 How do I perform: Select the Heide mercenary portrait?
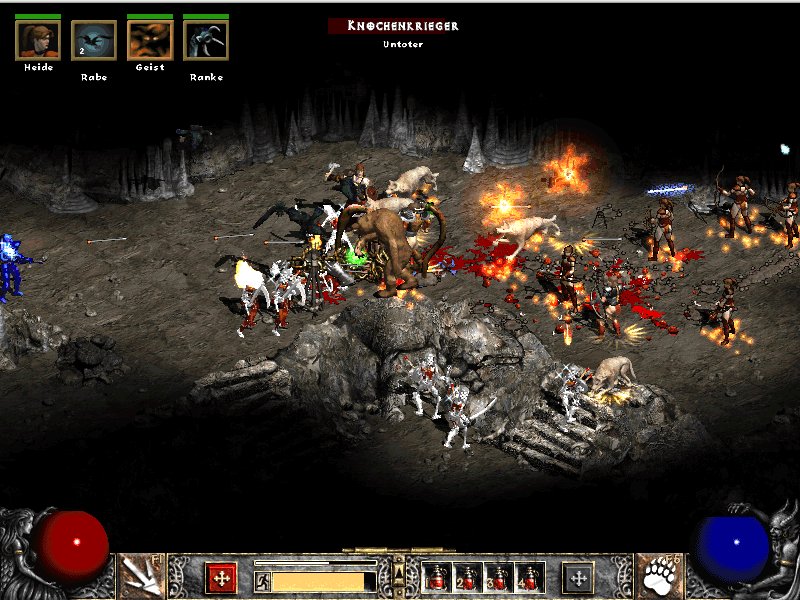pyautogui.click(x=38, y=40)
